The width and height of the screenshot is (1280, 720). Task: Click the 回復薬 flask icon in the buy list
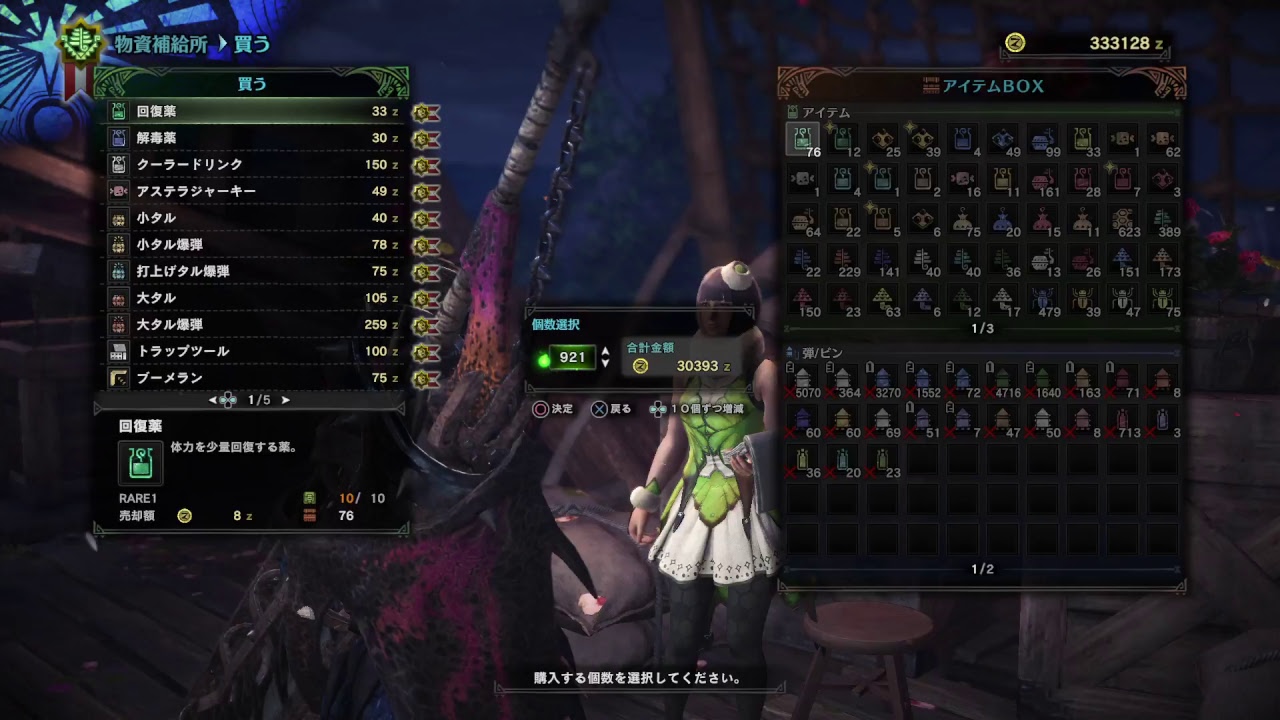120,112
